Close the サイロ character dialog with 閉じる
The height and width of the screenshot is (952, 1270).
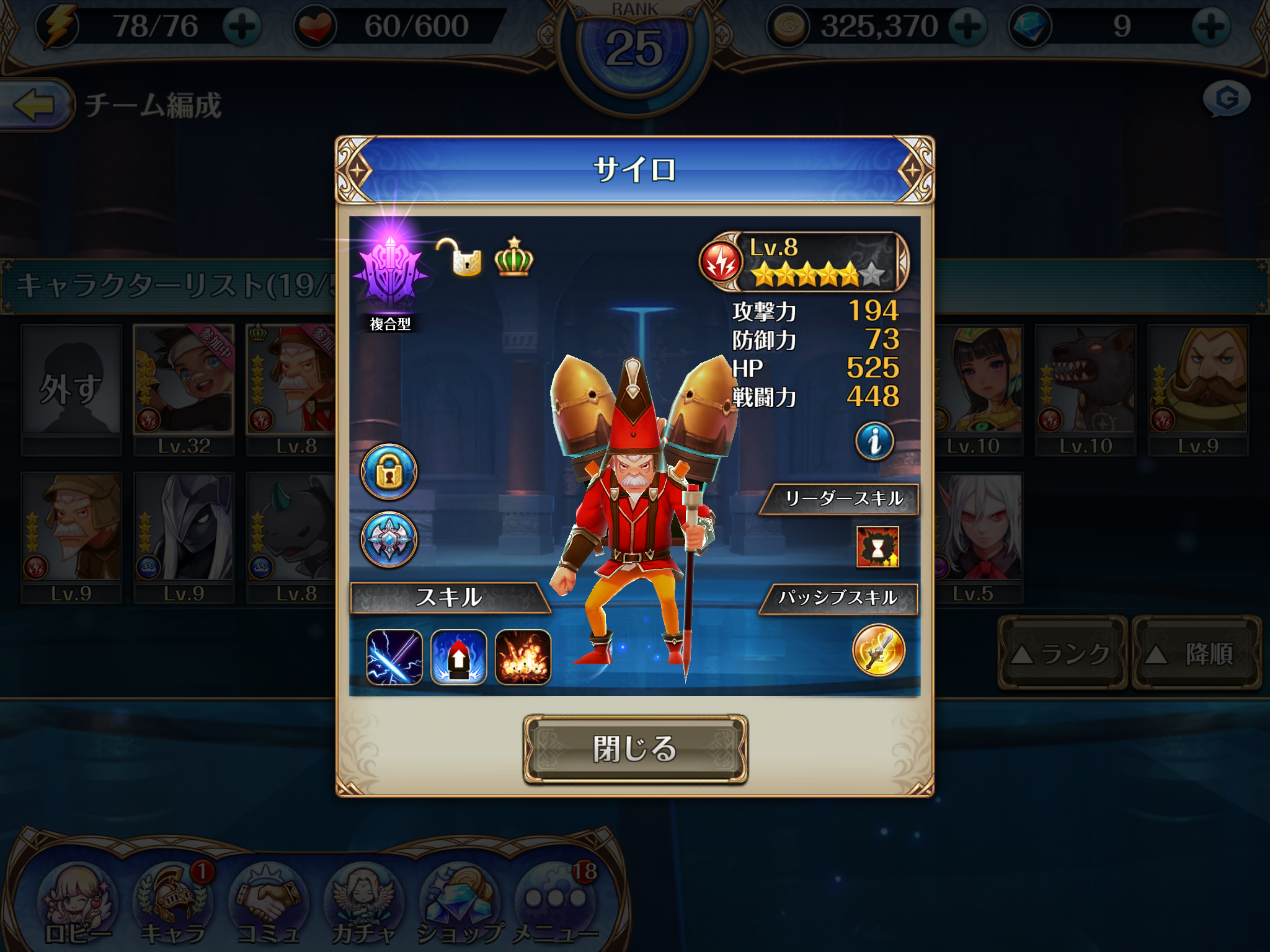[x=635, y=749]
